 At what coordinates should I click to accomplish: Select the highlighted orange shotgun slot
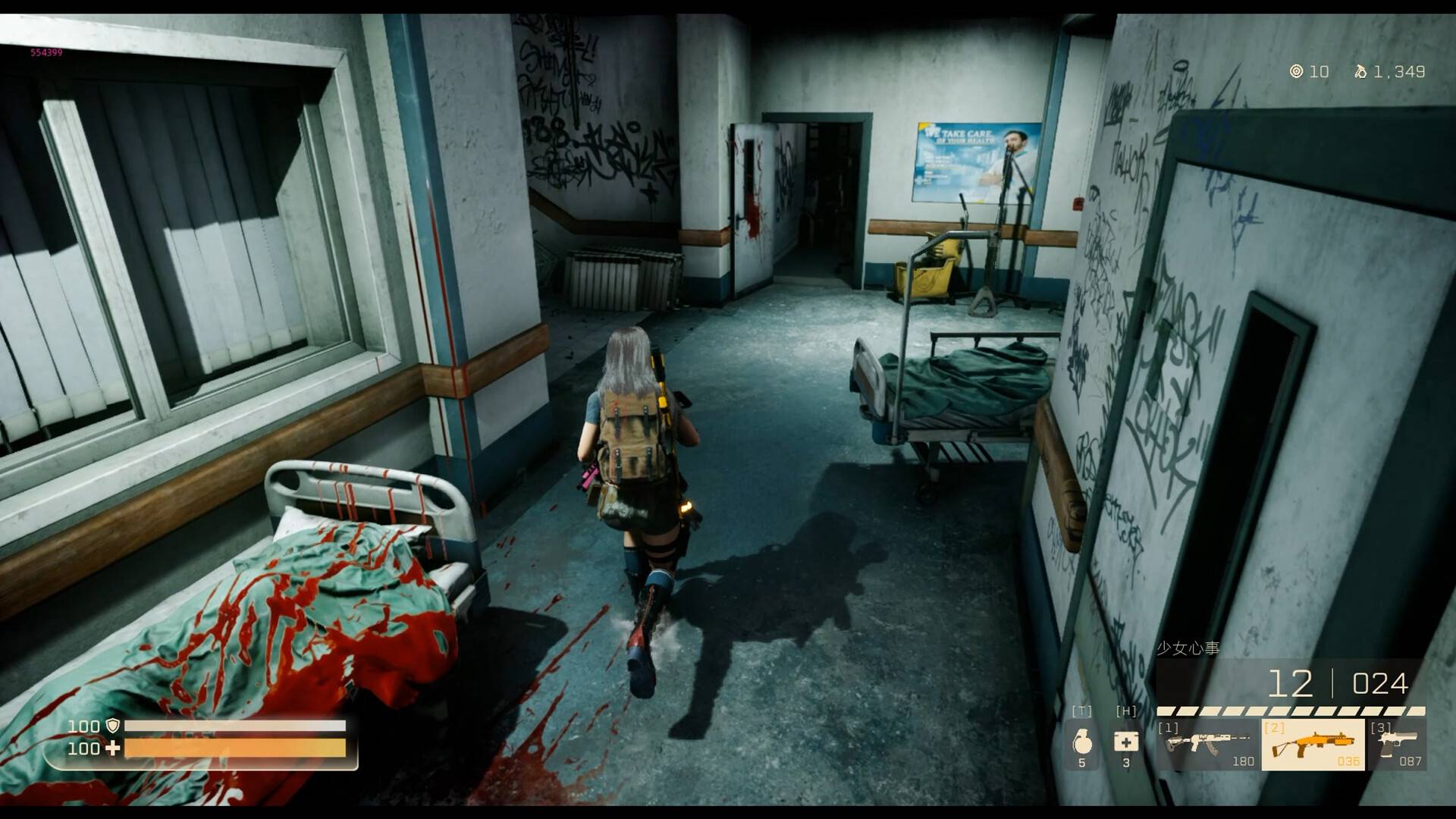point(1313,744)
